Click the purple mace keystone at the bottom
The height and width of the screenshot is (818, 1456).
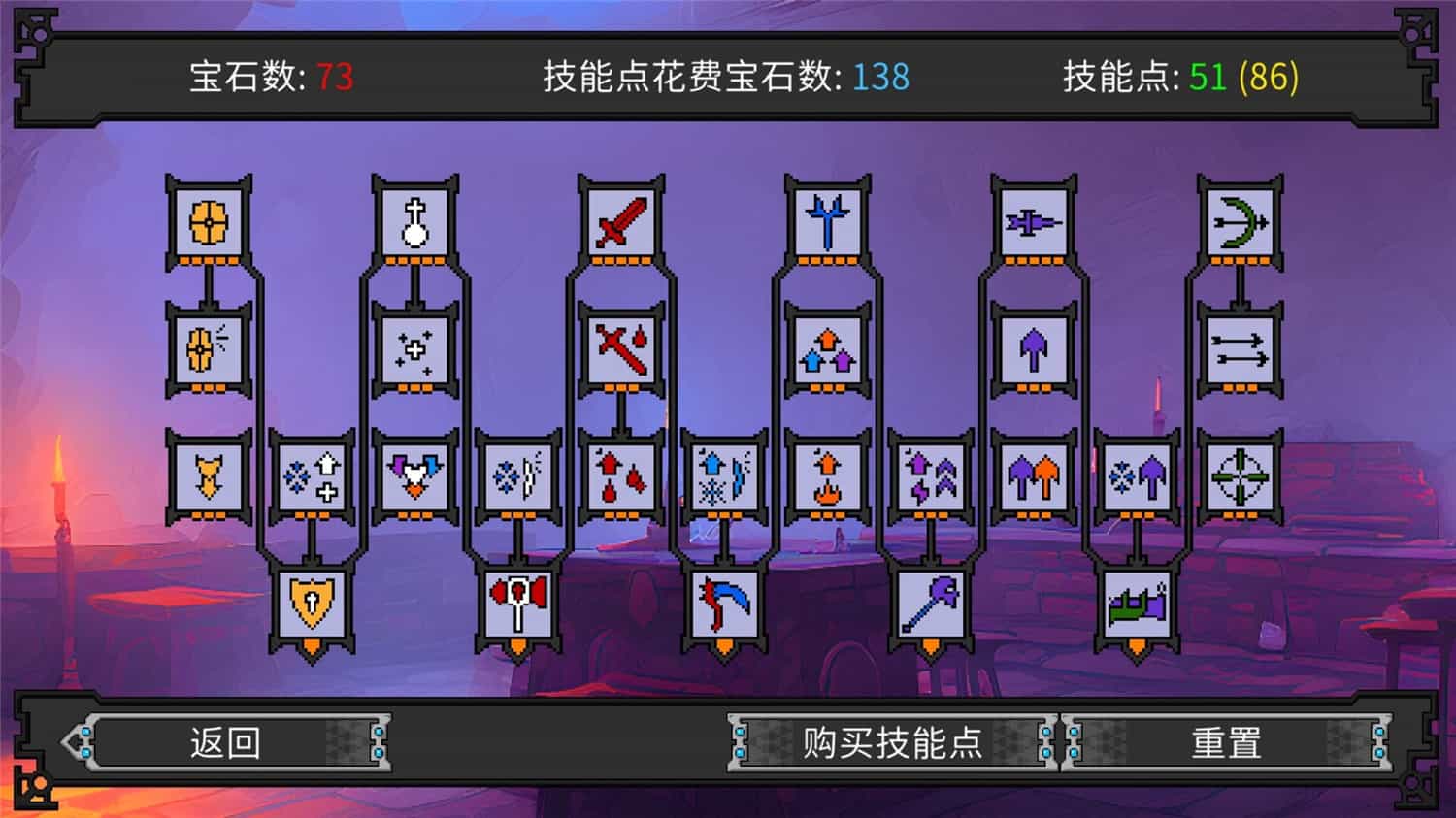pyautogui.click(x=932, y=604)
